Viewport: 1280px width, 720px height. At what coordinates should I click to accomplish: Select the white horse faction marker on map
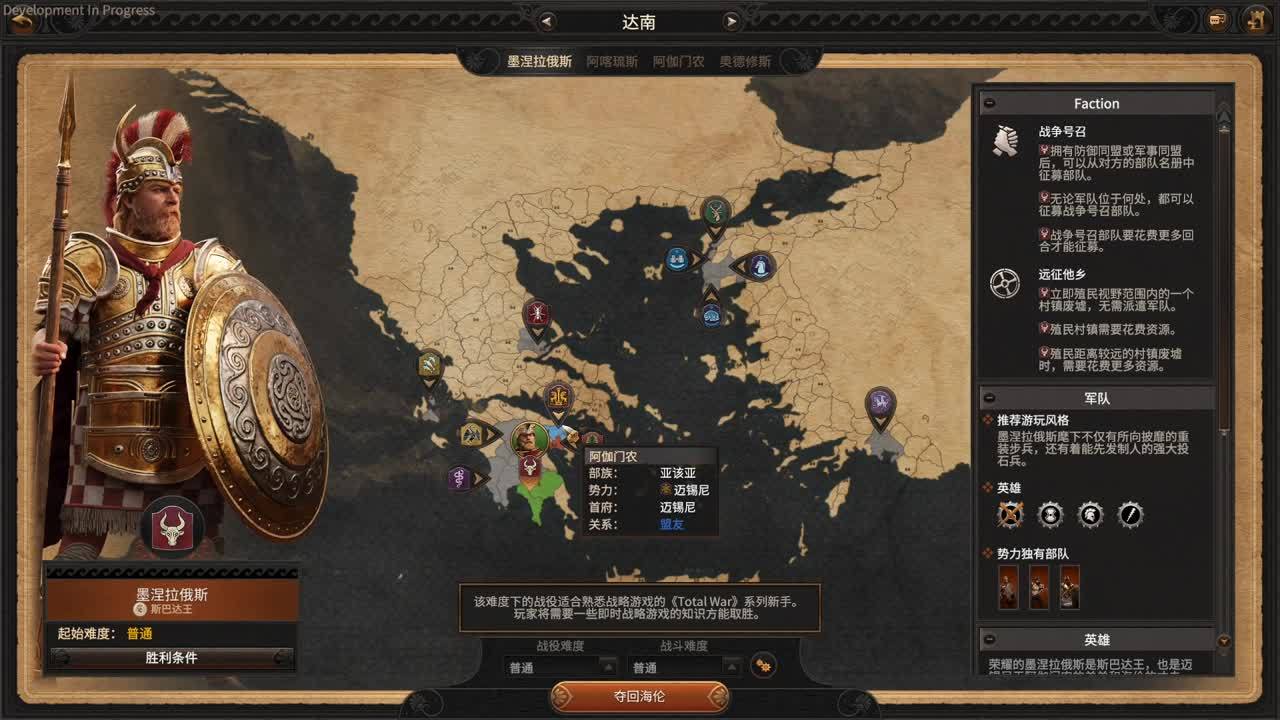point(759,266)
